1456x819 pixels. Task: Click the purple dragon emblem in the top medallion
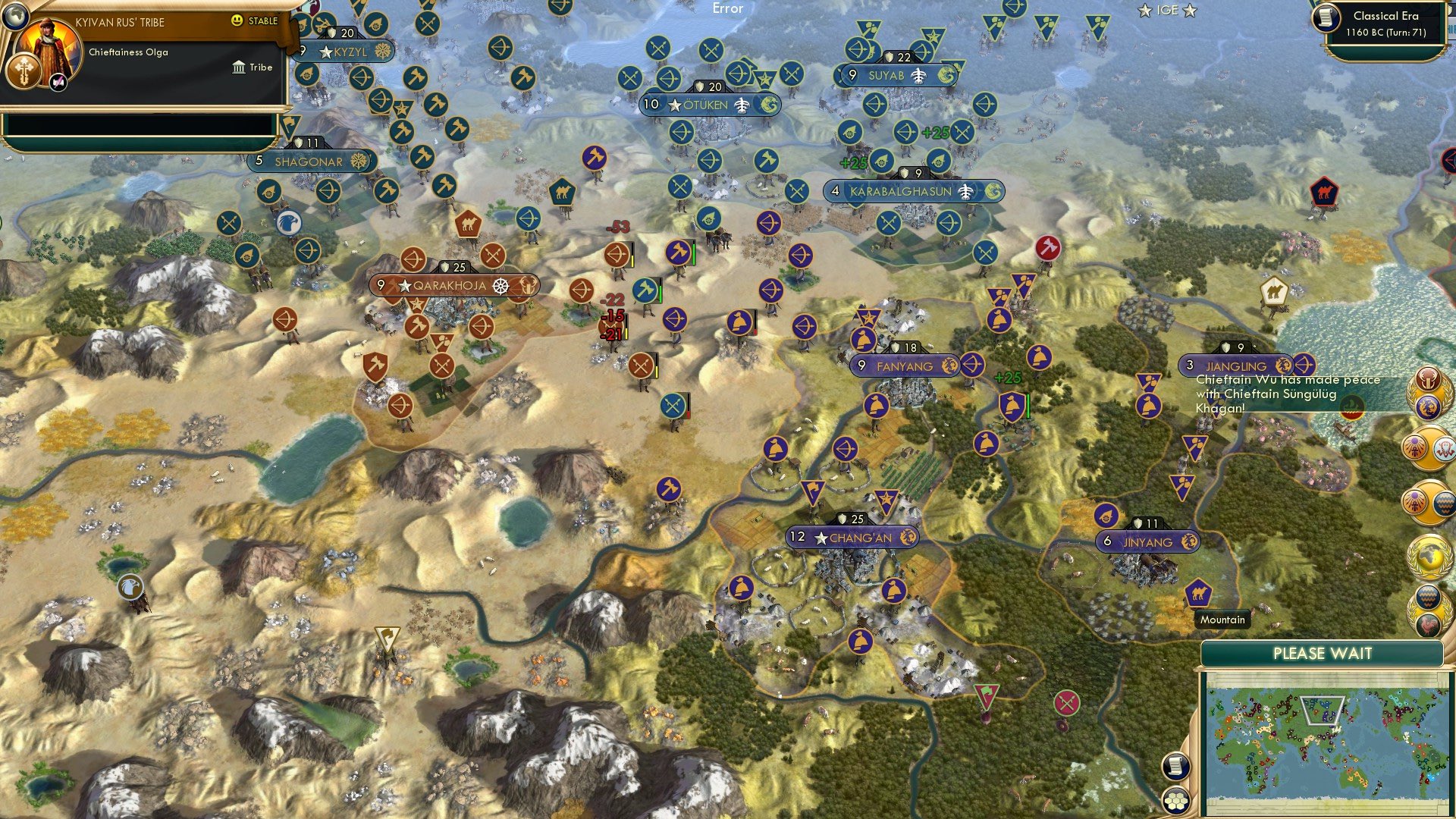(1430, 406)
